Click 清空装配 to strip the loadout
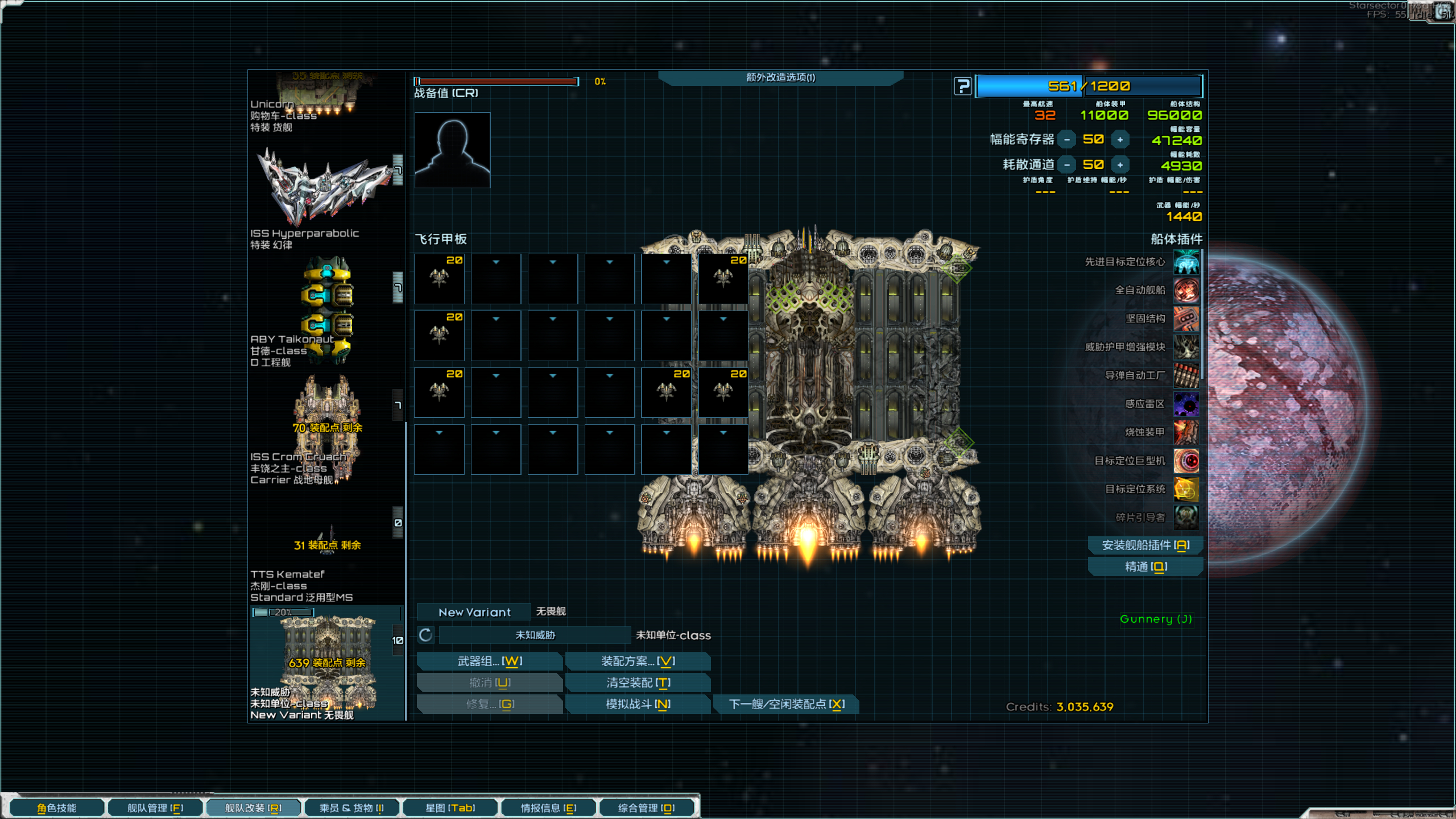1456x819 pixels. 638,682
